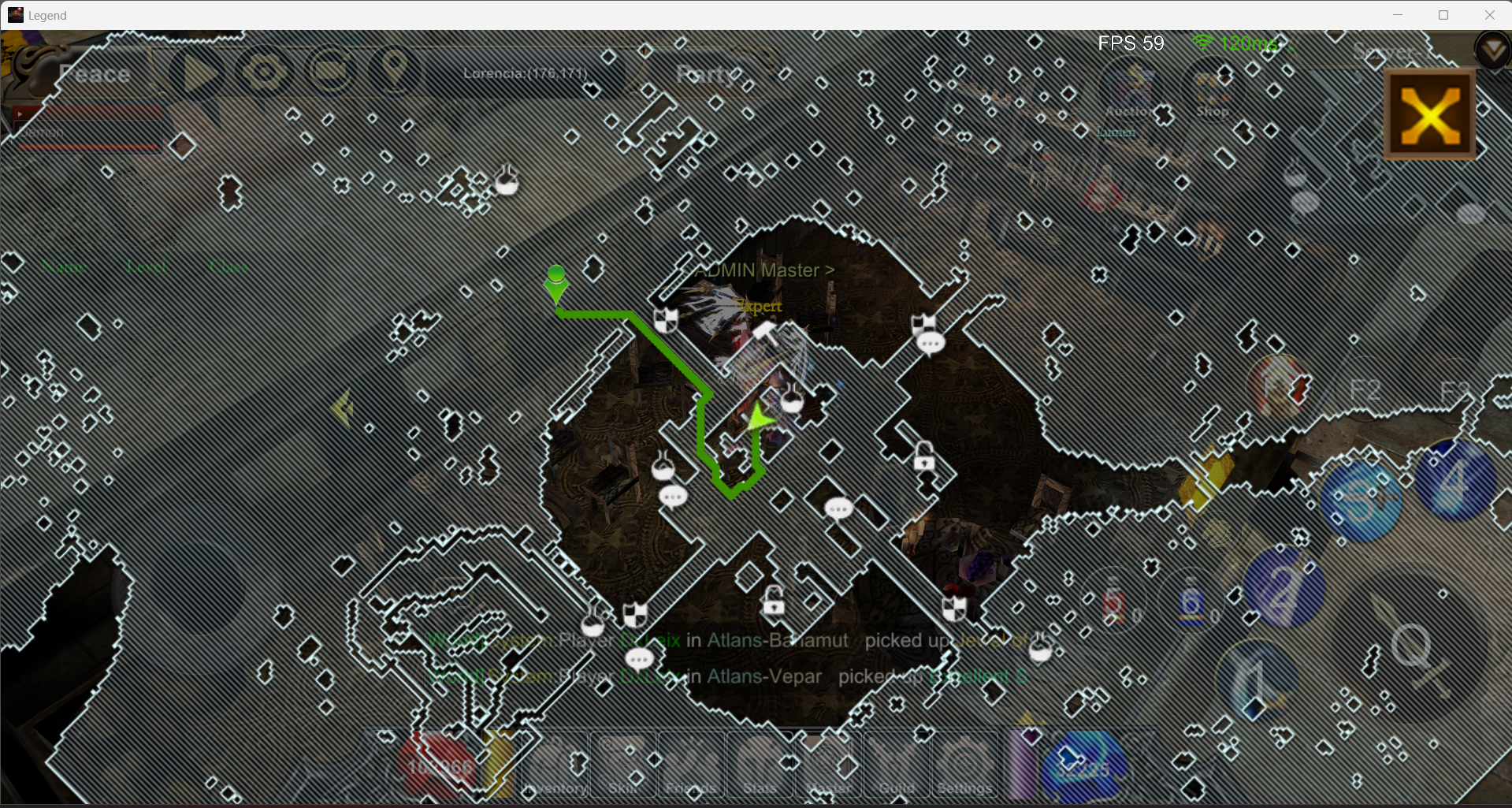The image size is (1512, 808).
Task: Open the Stats window
Action: click(760, 765)
